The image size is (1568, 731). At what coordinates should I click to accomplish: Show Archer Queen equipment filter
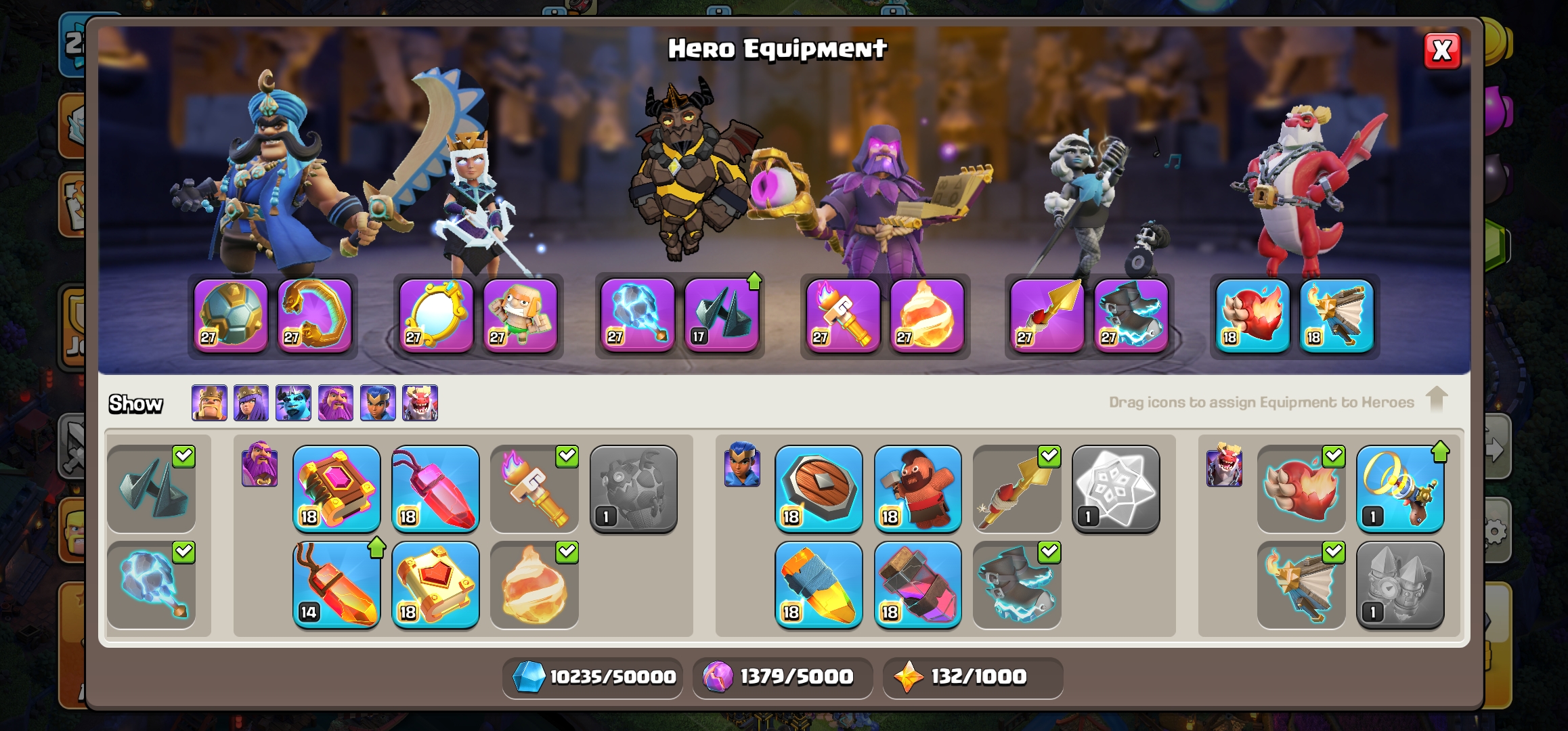(251, 403)
